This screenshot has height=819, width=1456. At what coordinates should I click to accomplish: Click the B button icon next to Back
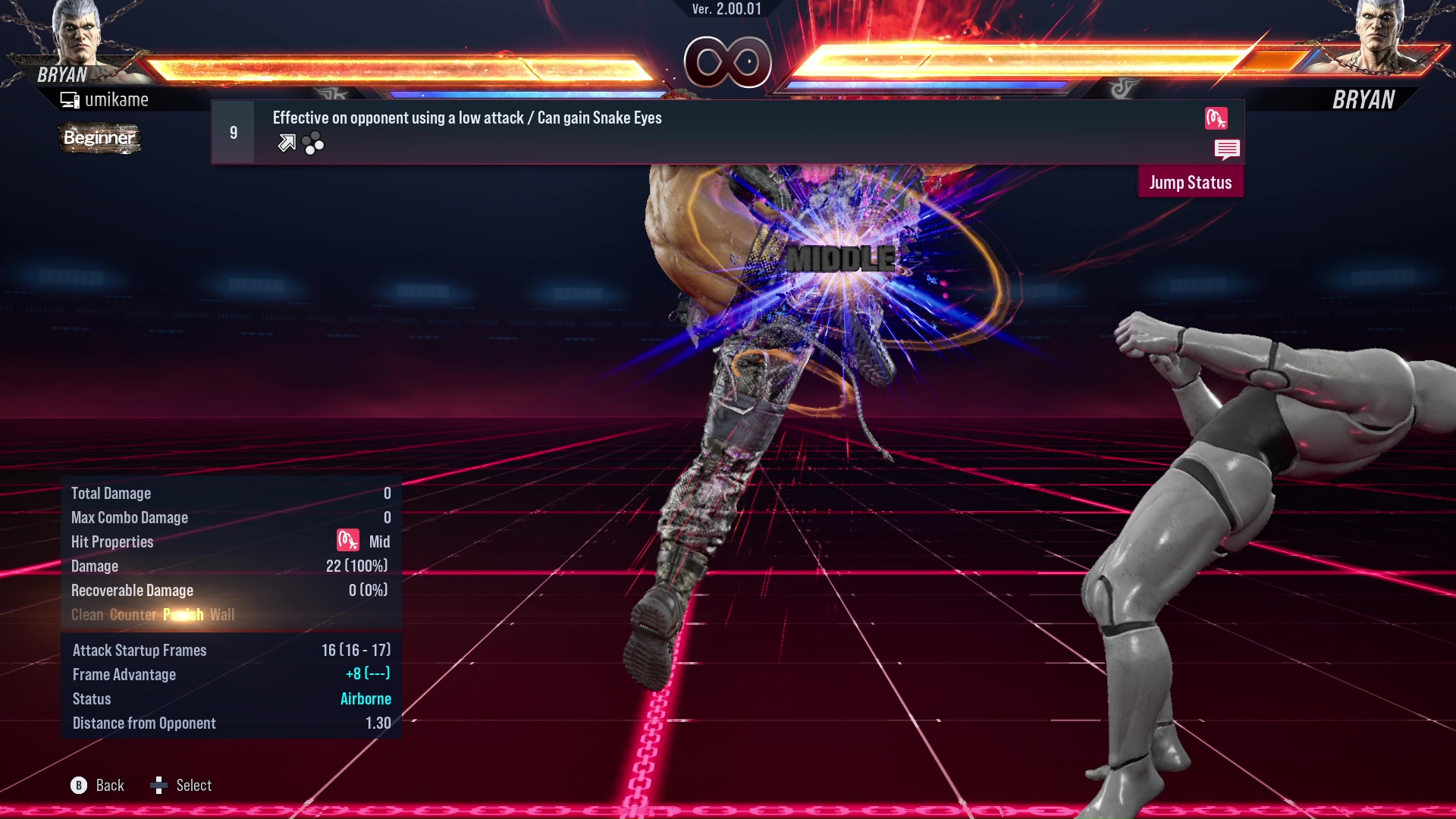[78, 786]
